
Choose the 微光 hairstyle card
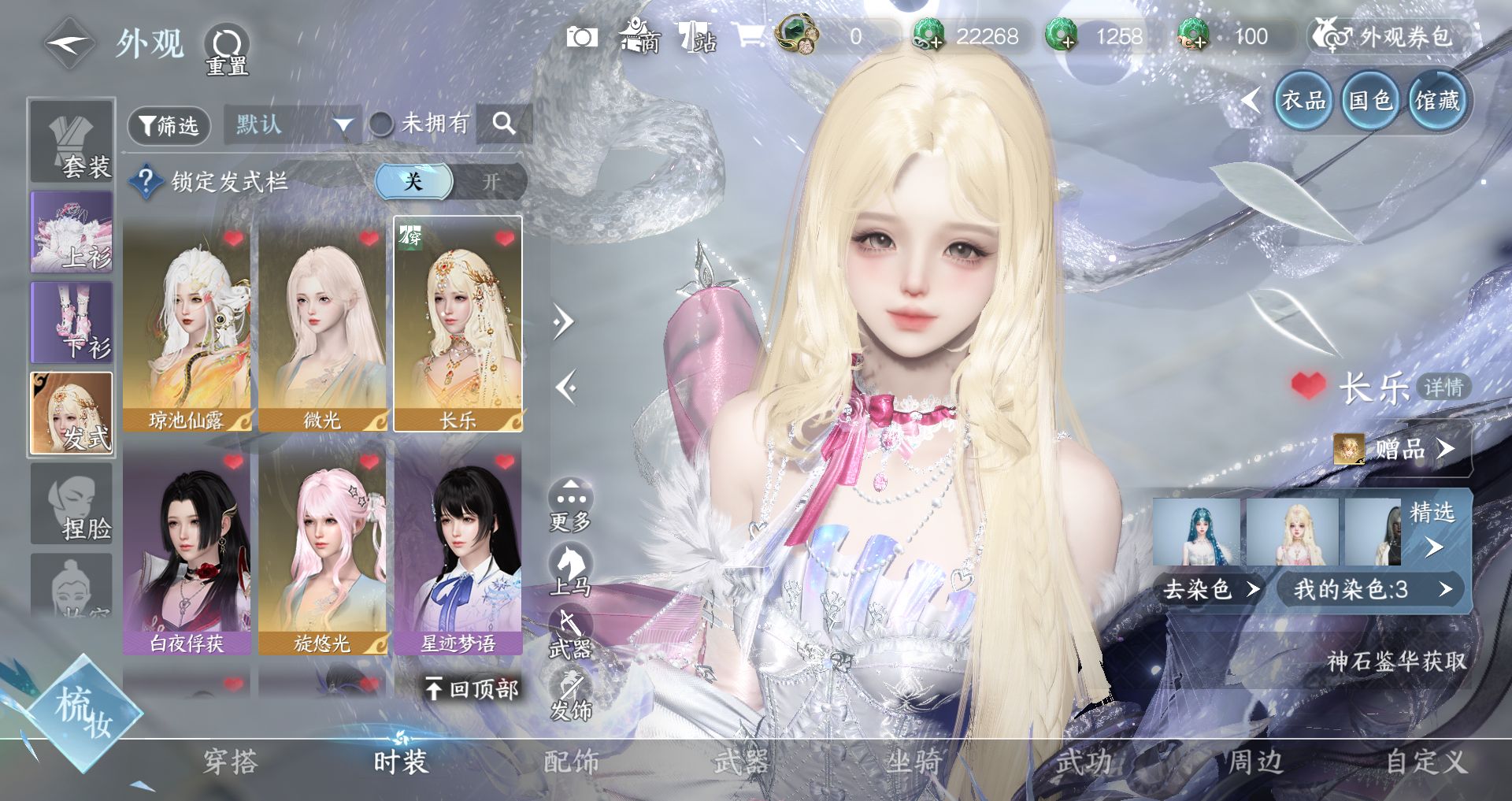322,324
